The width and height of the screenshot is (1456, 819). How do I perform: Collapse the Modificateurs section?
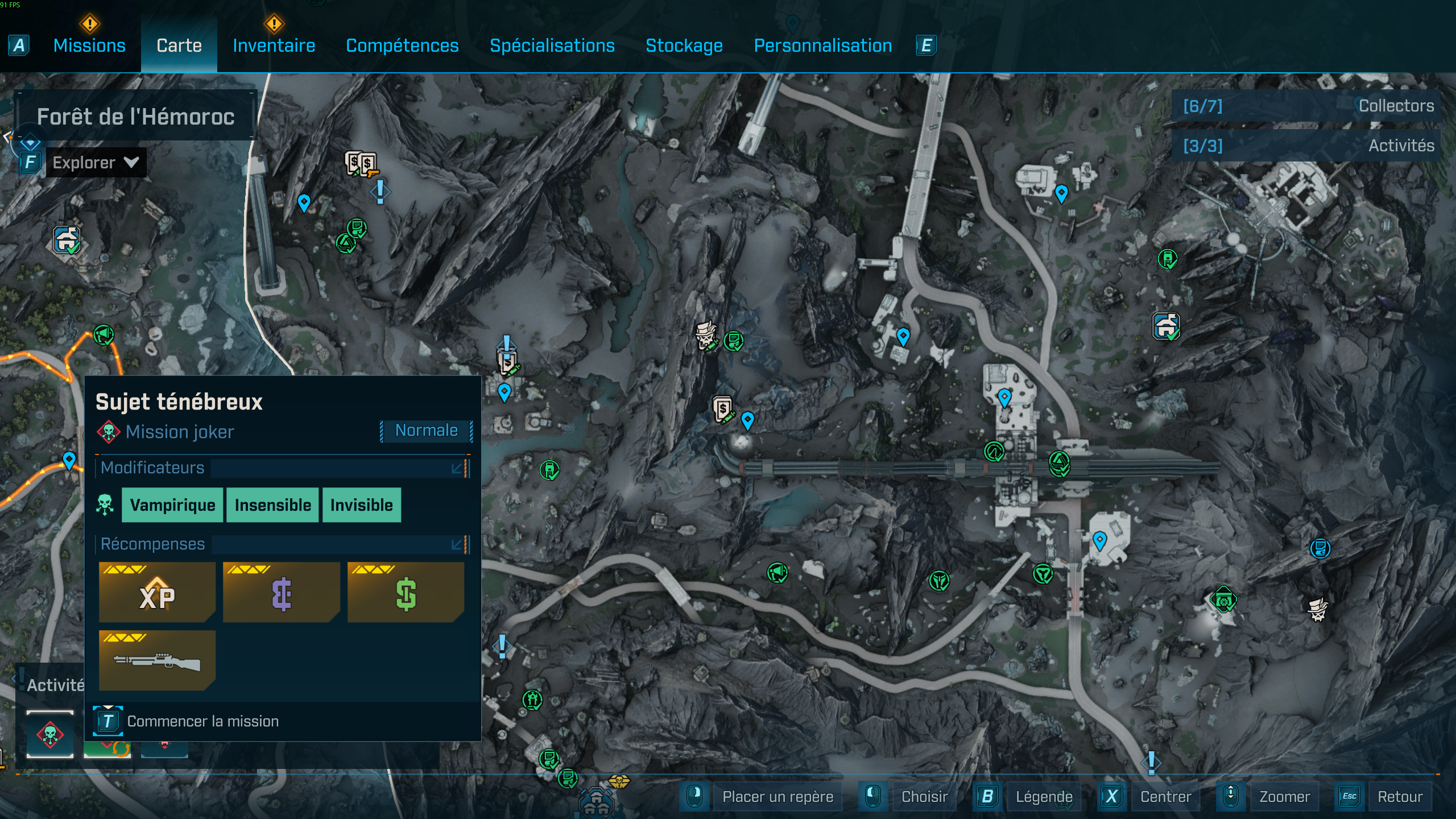click(457, 468)
